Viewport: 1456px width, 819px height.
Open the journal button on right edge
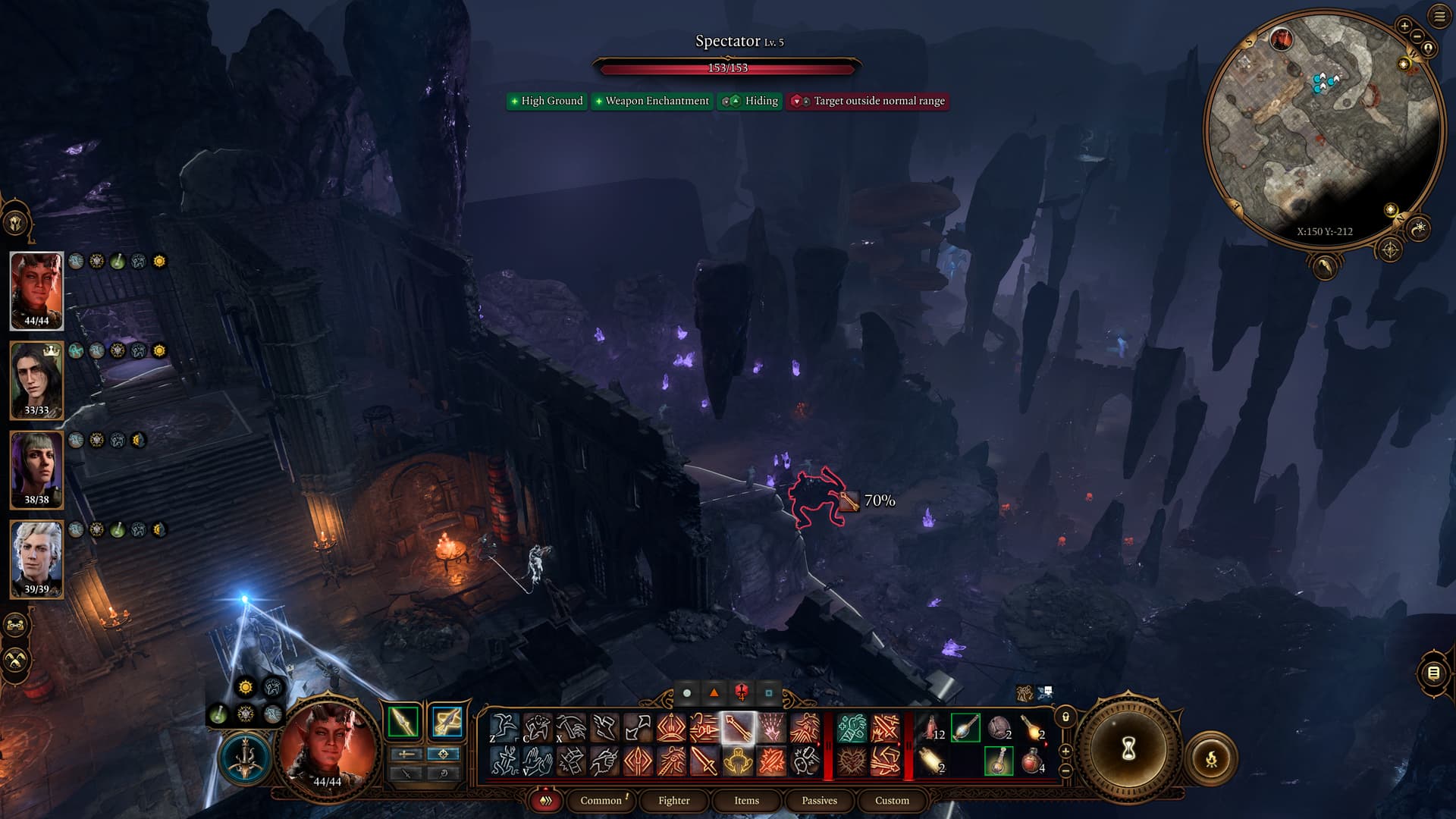[1432, 673]
